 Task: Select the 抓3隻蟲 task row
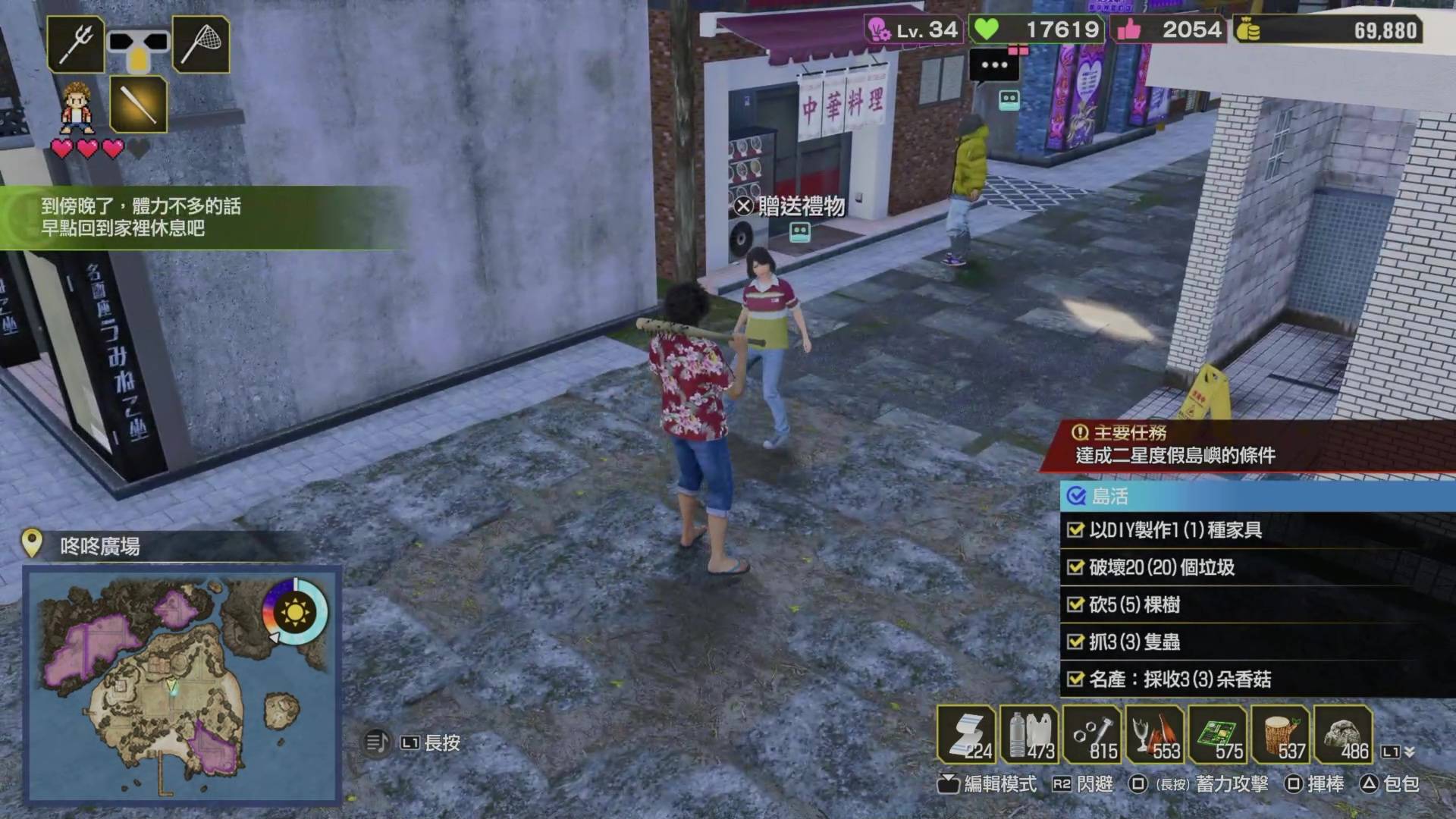pyautogui.click(x=1255, y=642)
